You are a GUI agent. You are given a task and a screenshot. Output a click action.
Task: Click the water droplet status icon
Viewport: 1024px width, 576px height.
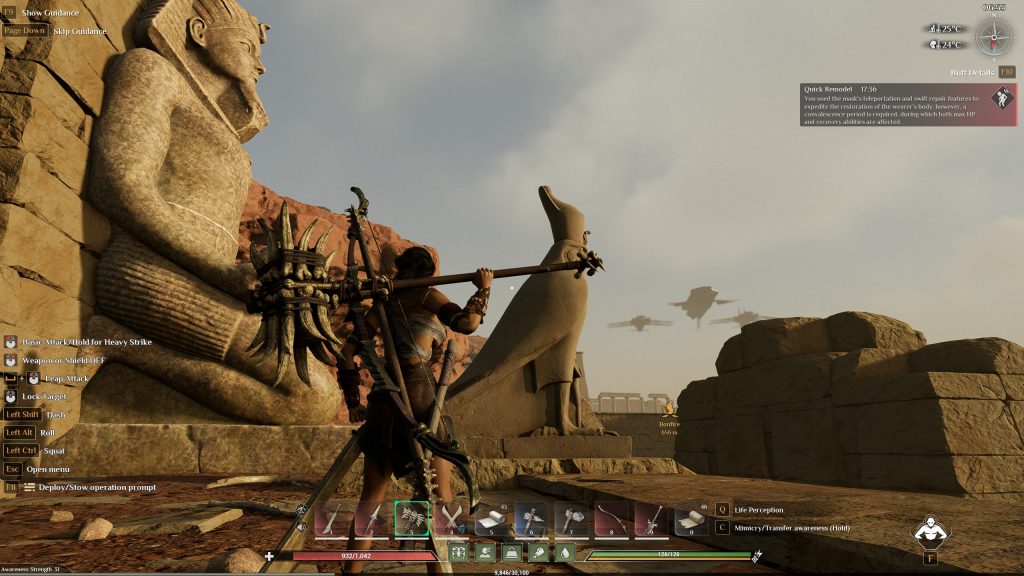point(564,553)
